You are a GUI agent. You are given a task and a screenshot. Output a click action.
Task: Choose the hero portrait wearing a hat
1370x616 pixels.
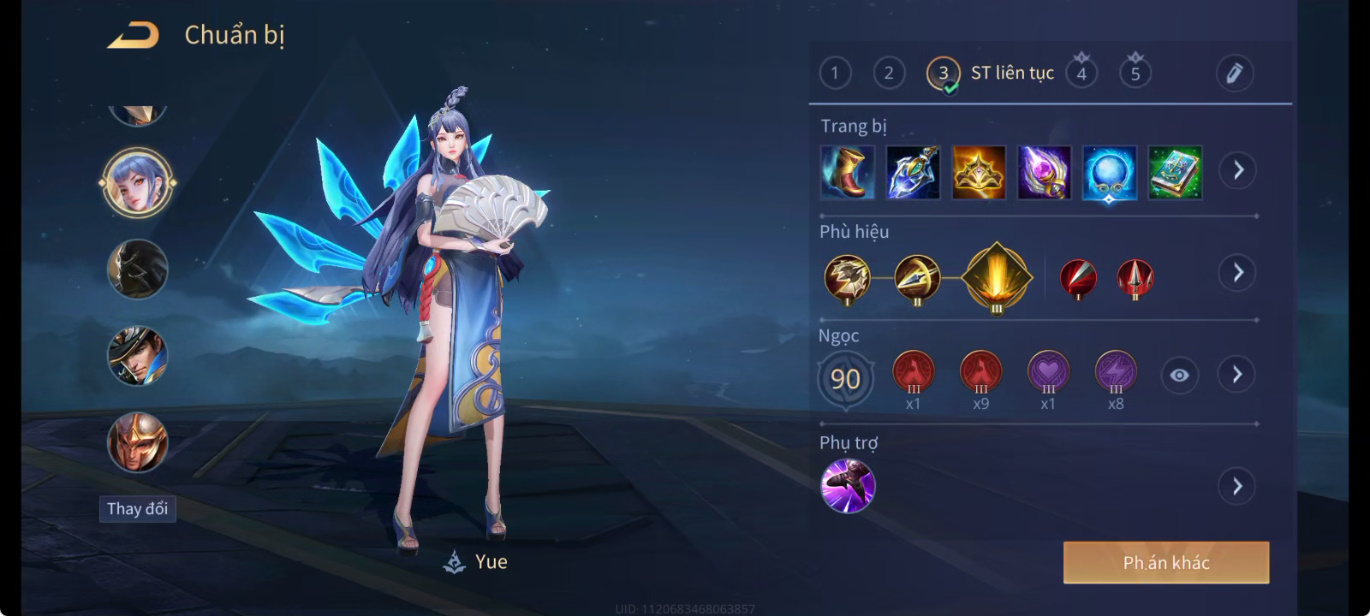pos(138,356)
